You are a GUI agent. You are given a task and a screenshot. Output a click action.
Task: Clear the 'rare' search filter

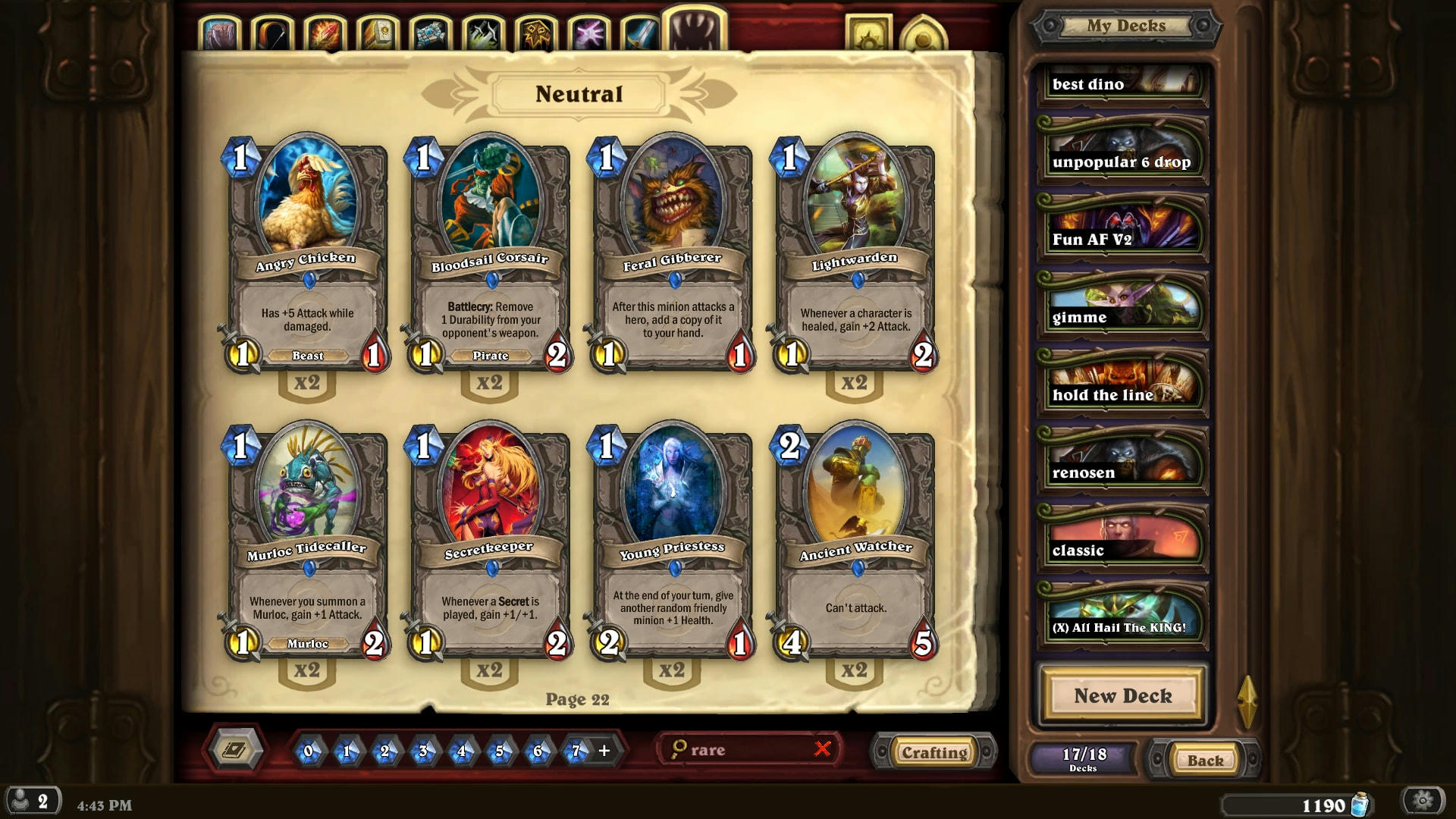pos(822,749)
